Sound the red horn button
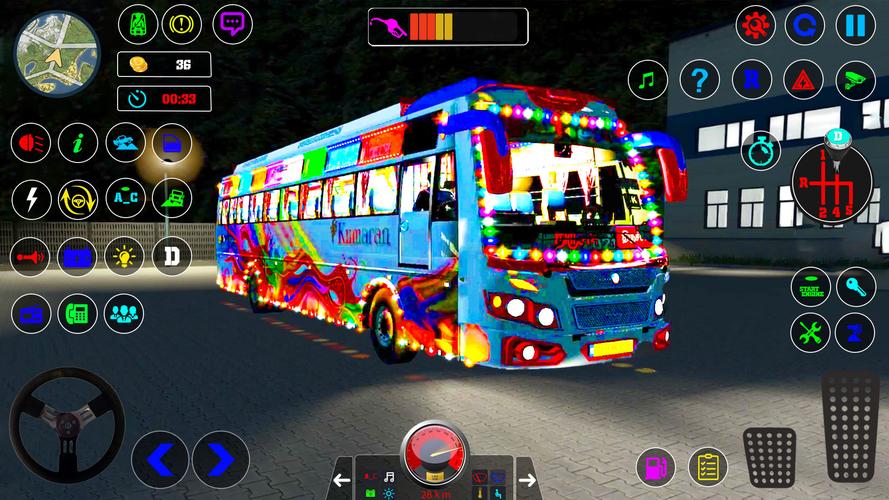 click(x=31, y=256)
